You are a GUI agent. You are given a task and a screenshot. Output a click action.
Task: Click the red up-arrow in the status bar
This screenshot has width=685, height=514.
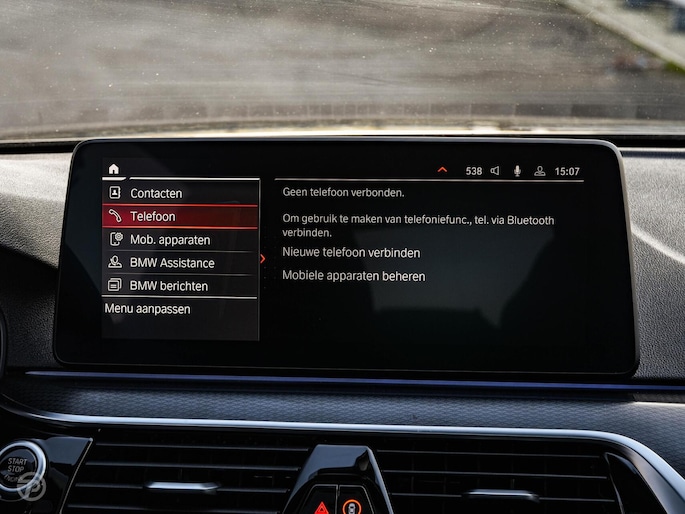(x=442, y=171)
